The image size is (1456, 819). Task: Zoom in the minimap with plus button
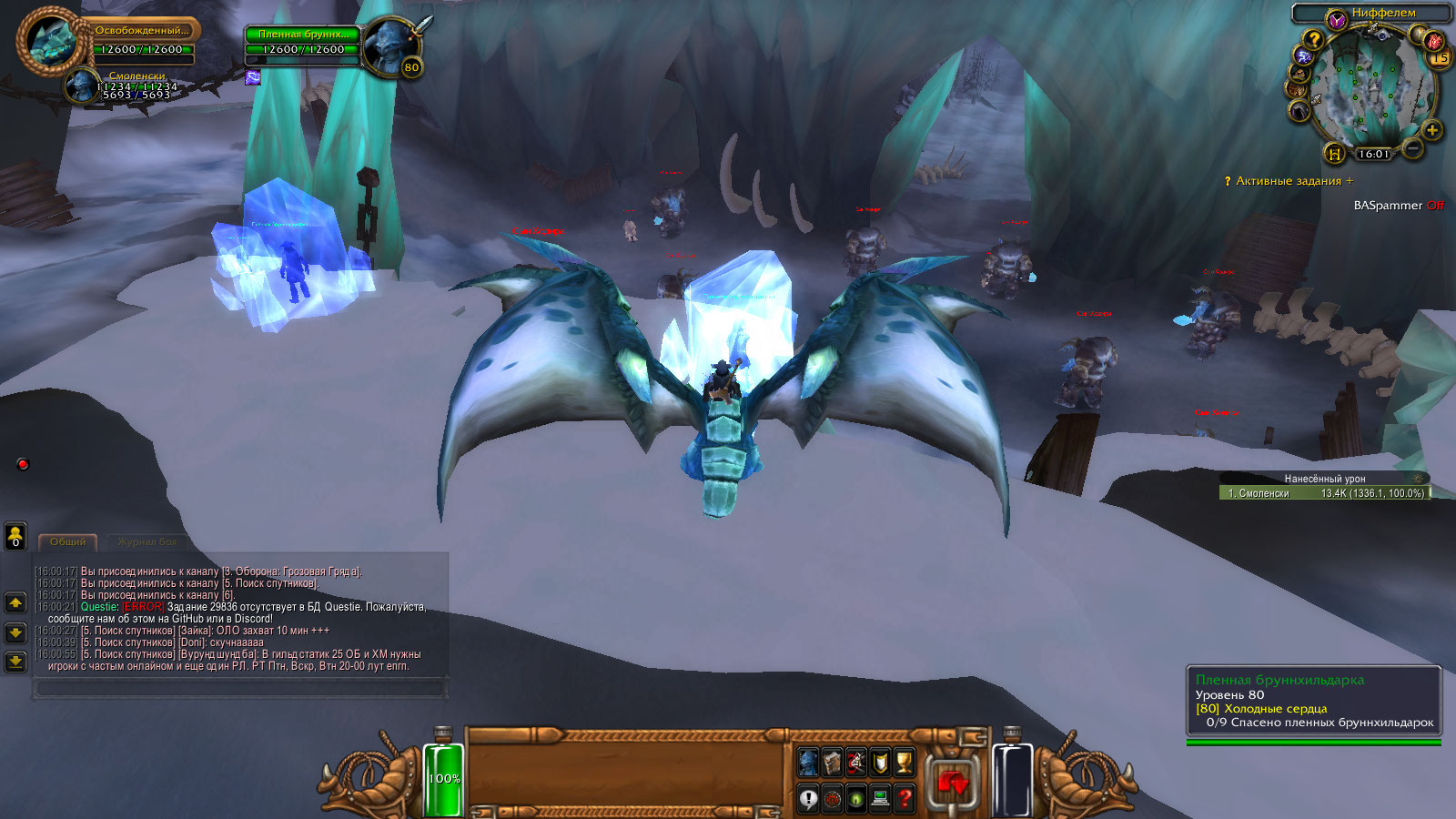[x=1431, y=130]
